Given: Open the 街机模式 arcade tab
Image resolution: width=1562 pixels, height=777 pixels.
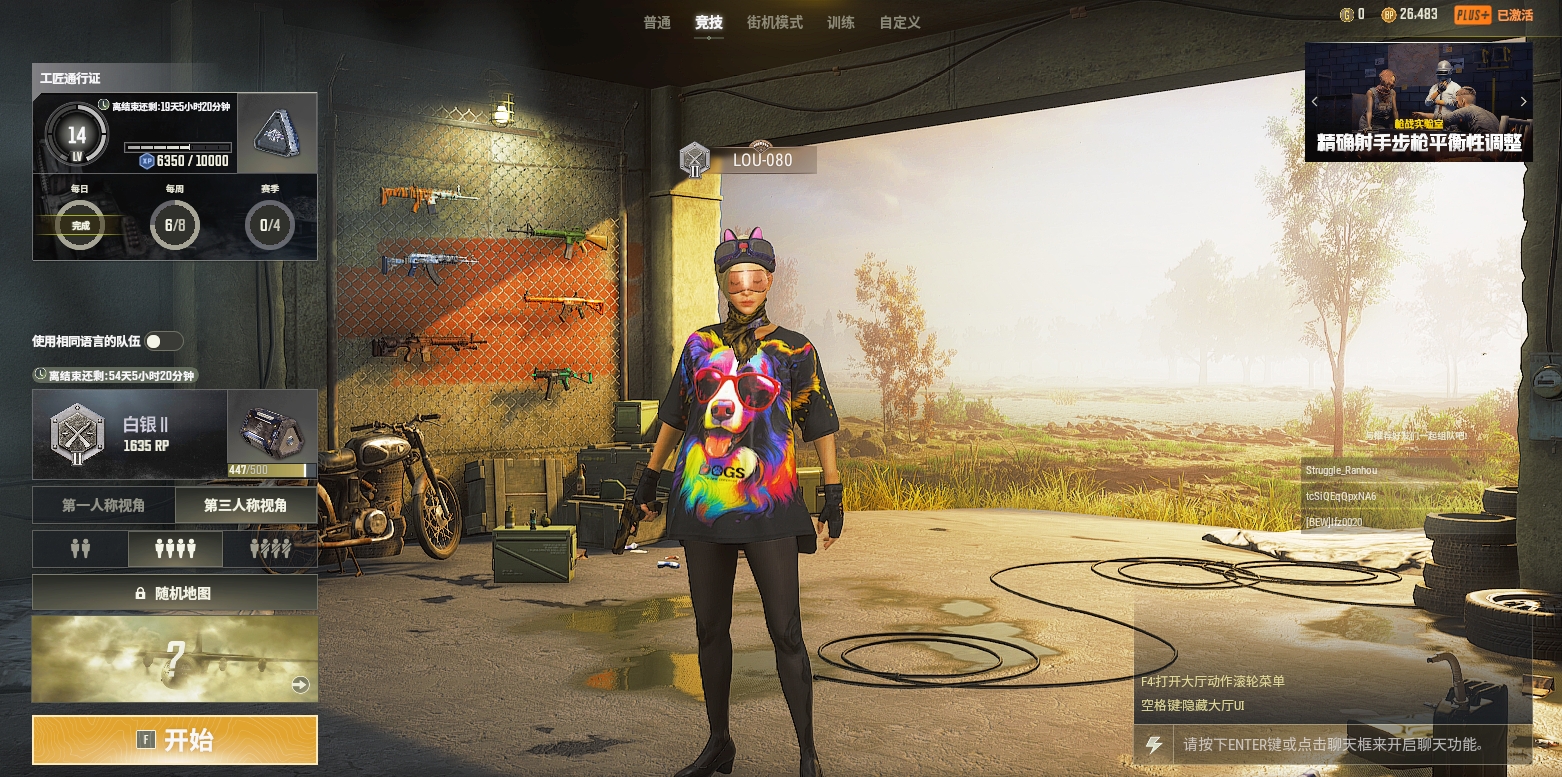Looking at the screenshot, I should coord(775,22).
